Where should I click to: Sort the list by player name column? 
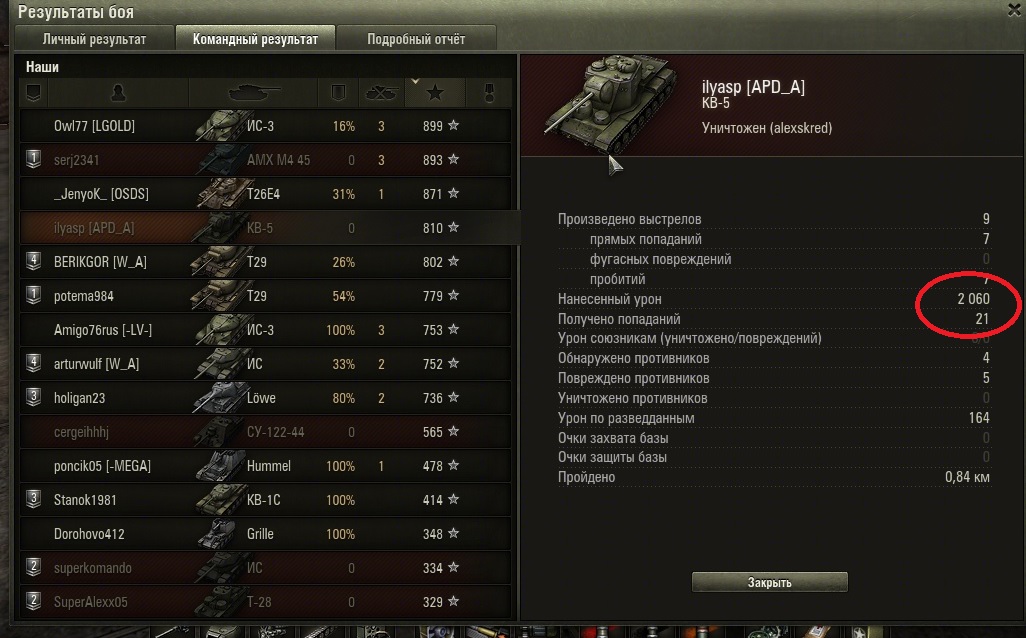(x=119, y=93)
